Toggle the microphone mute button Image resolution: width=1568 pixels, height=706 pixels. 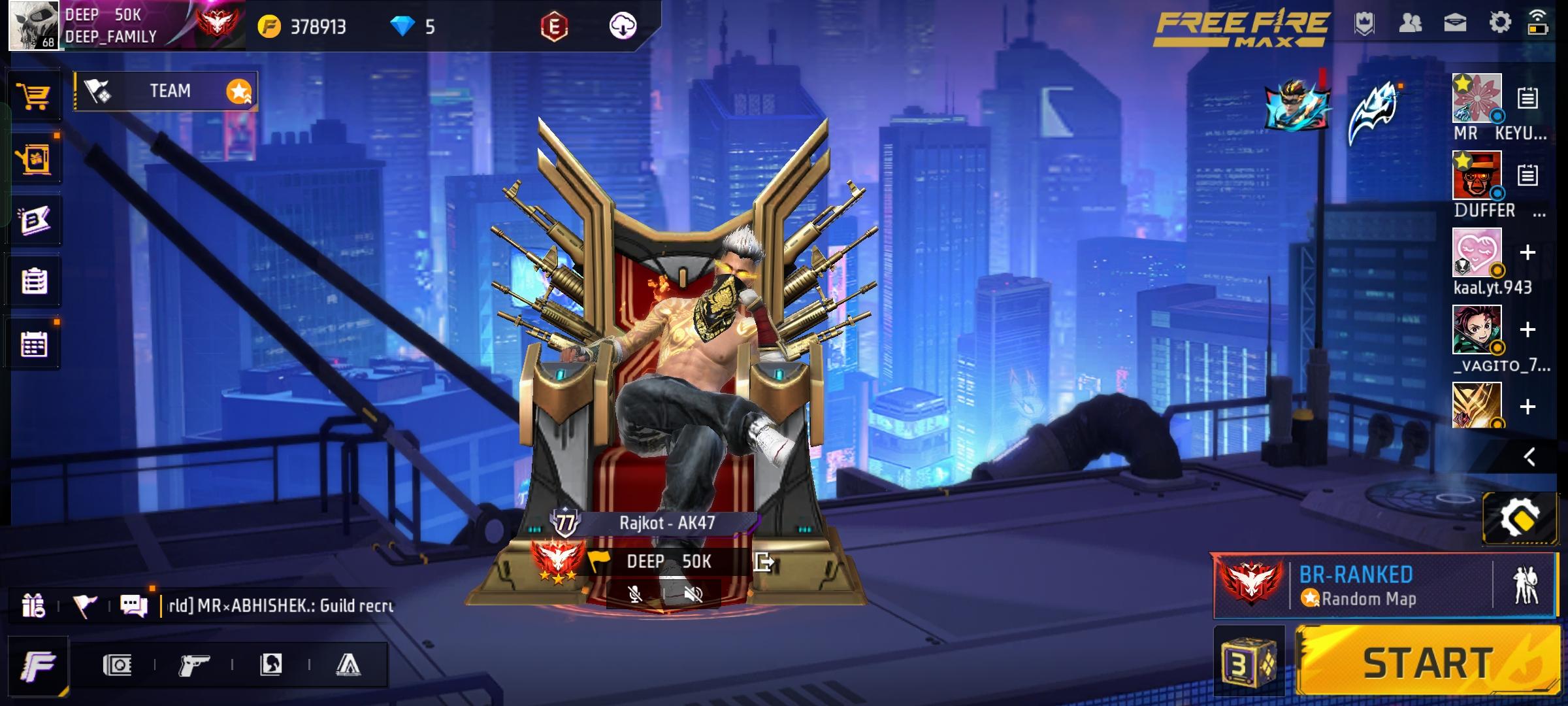[634, 594]
